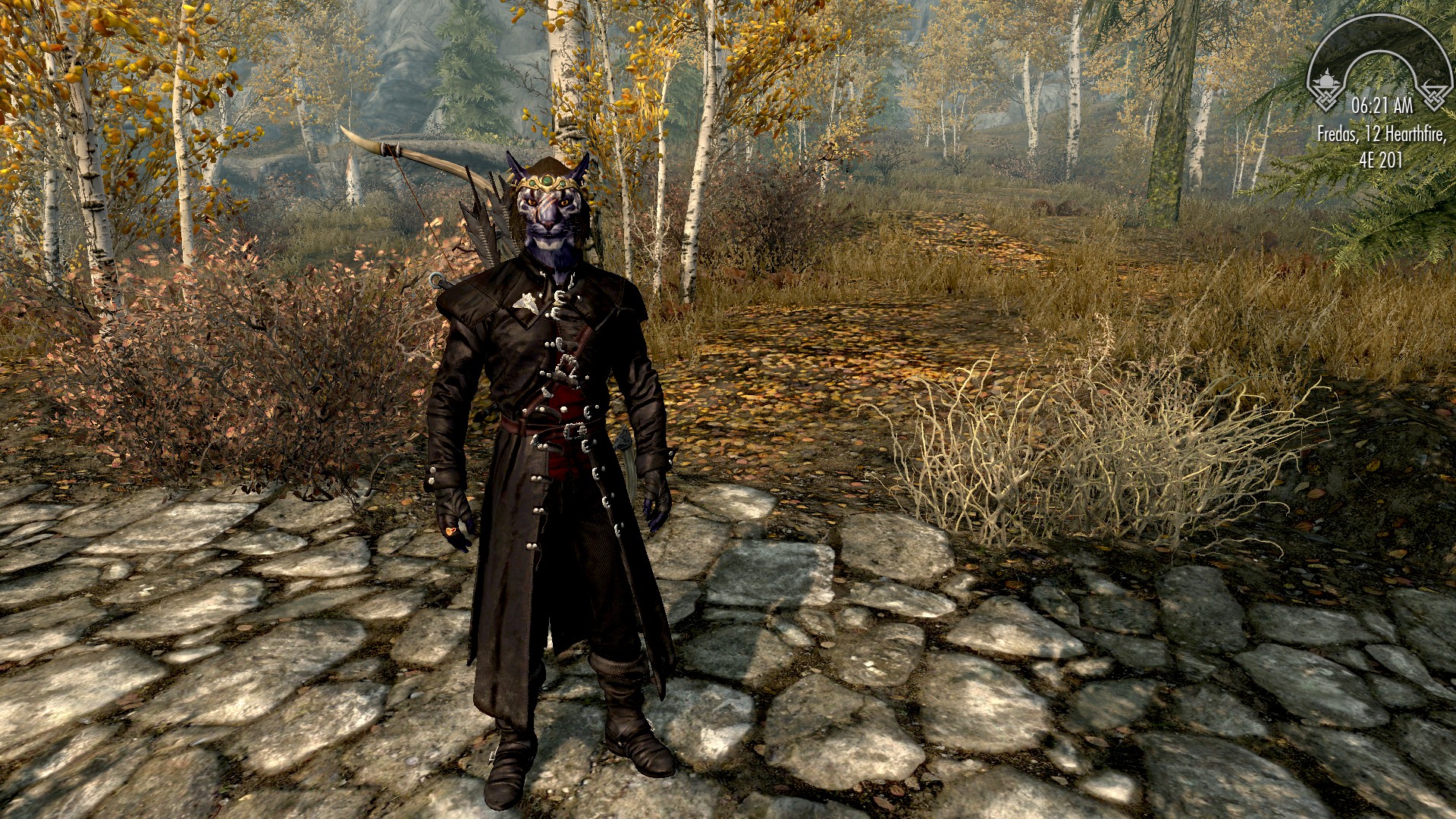
Task: Click the sunrise icon on the clock widget
Action: click(x=1326, y=79)
